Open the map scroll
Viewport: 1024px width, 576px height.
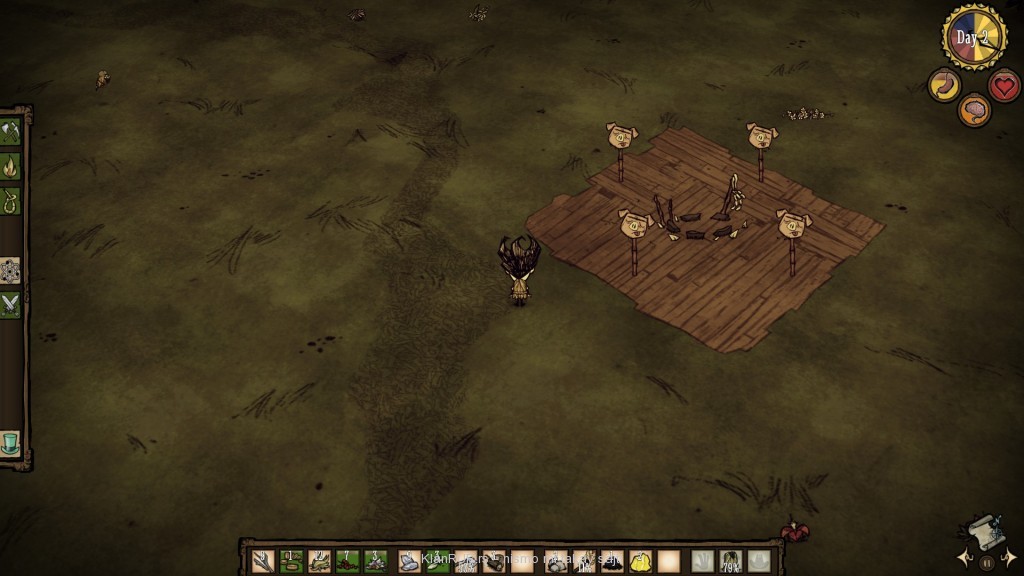985,532
